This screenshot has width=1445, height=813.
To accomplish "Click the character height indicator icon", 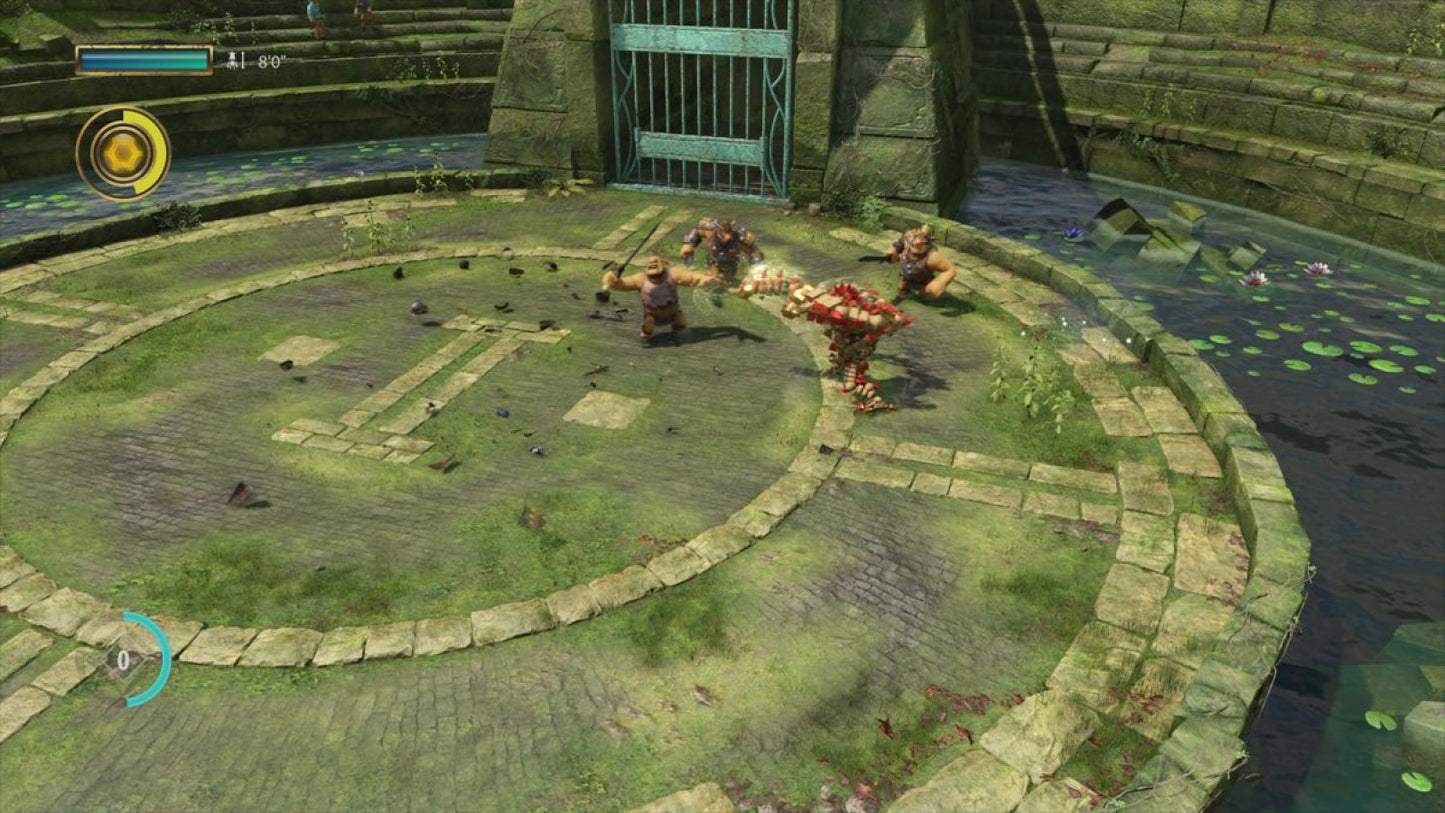I will click(x=232, y=58).
